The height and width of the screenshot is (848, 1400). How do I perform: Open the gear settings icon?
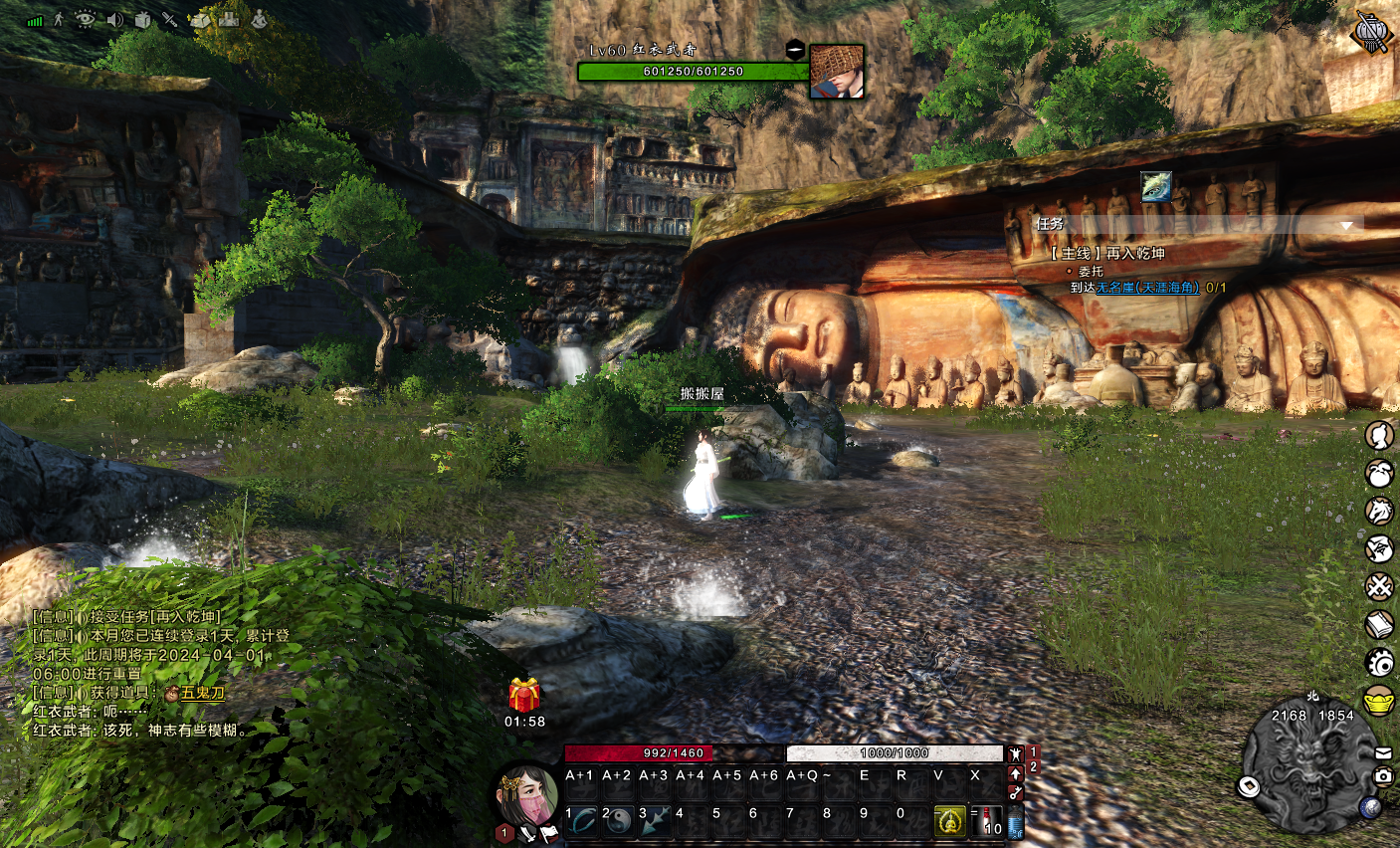click(1379, 662)
